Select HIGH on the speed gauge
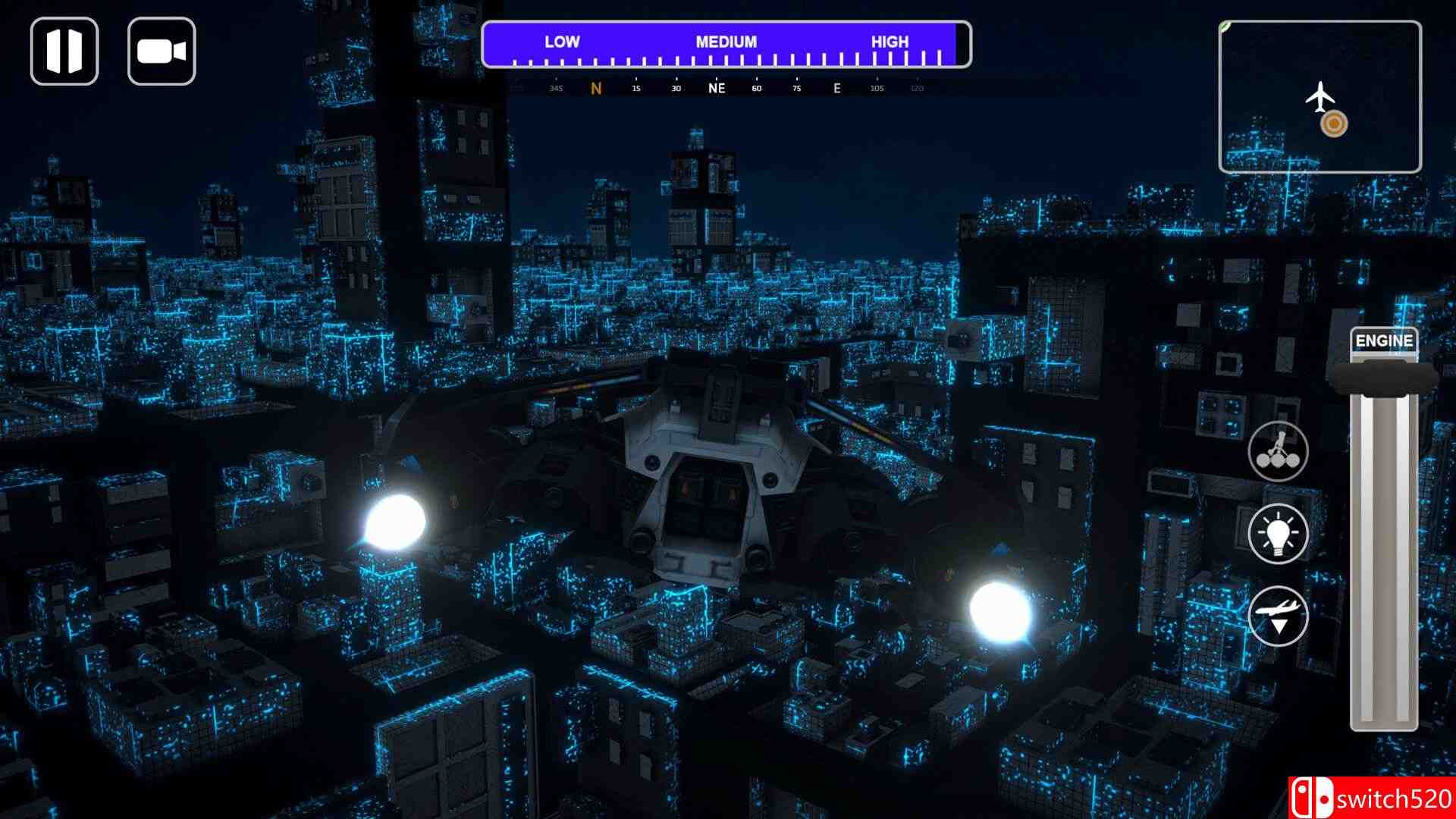Image resolution: width=1456 pixels, height=819 pixels. (x=892, y=42)
